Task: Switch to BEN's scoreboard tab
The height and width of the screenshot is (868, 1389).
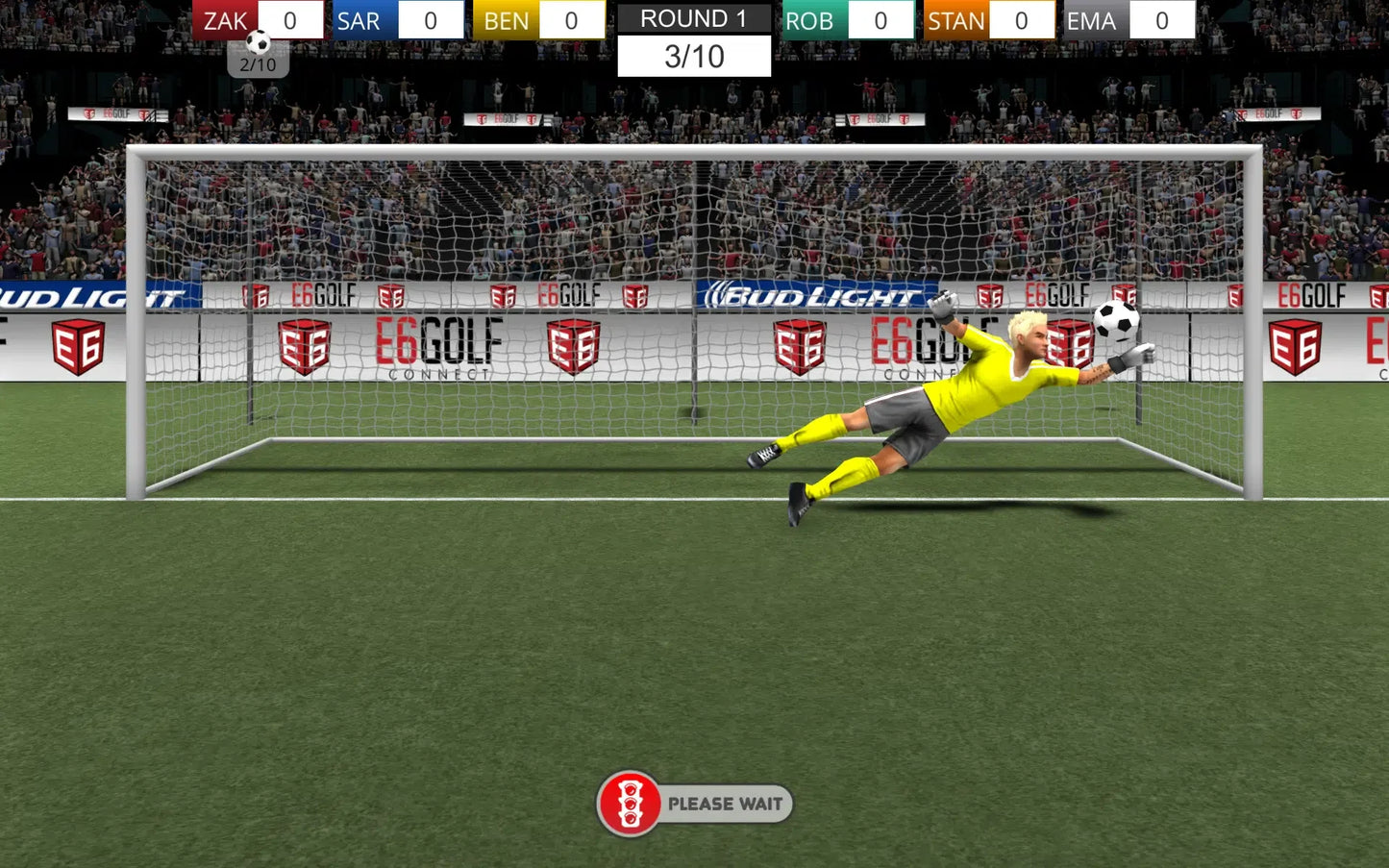Action: point(505,19)
